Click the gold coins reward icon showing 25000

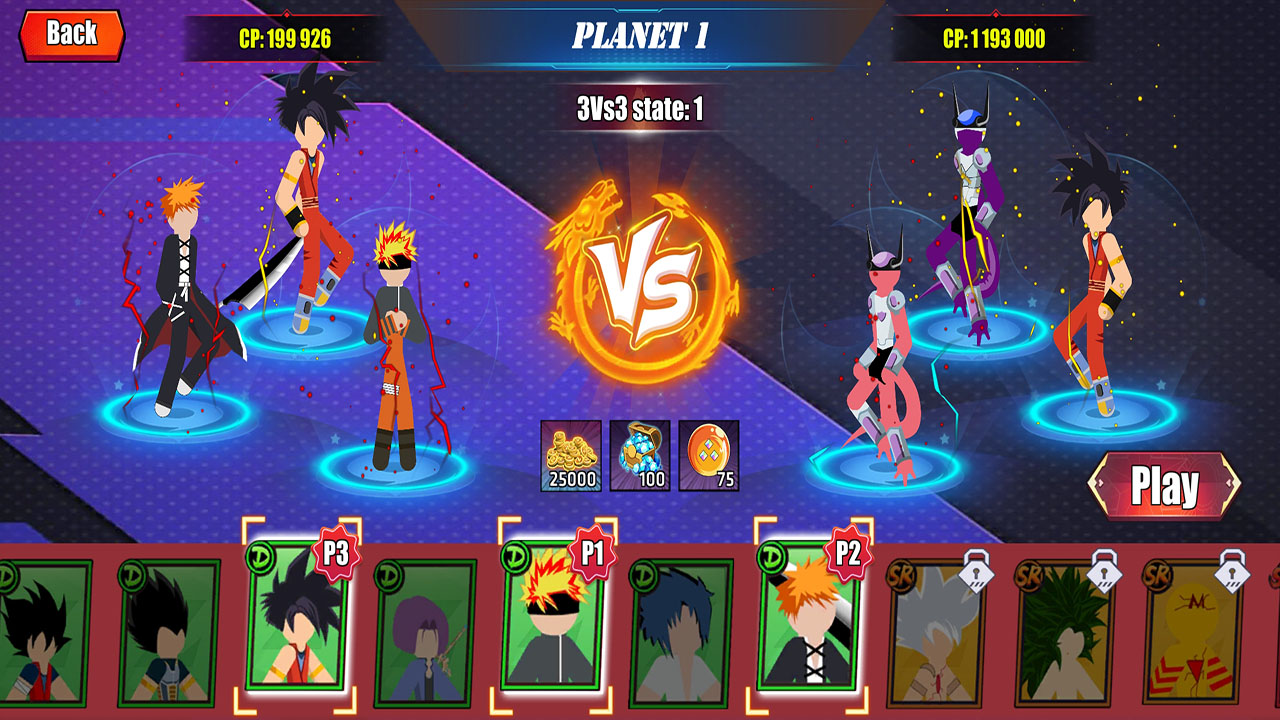click(x=570, y=455)
